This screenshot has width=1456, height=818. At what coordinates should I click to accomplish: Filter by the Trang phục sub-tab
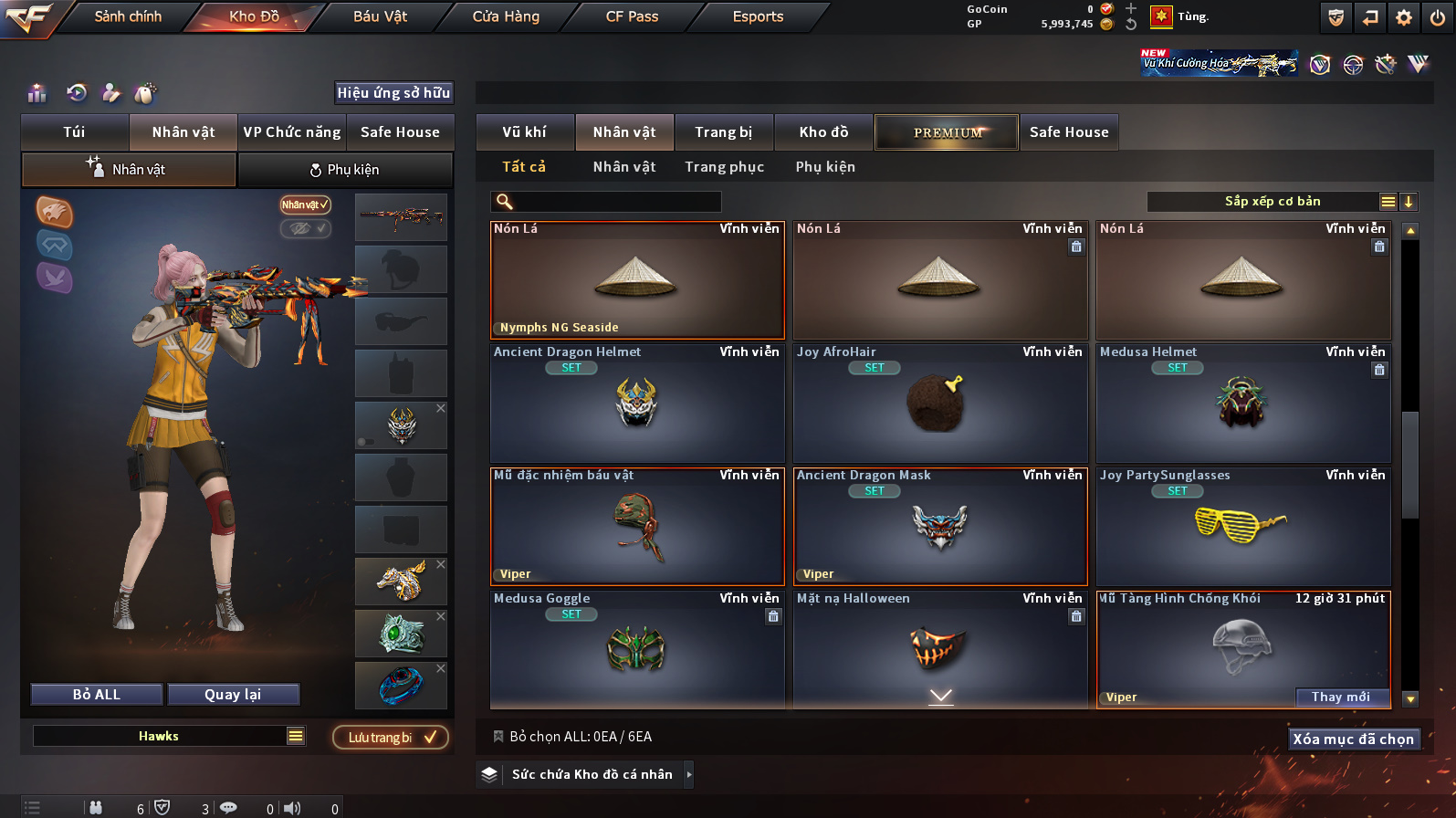724,167
